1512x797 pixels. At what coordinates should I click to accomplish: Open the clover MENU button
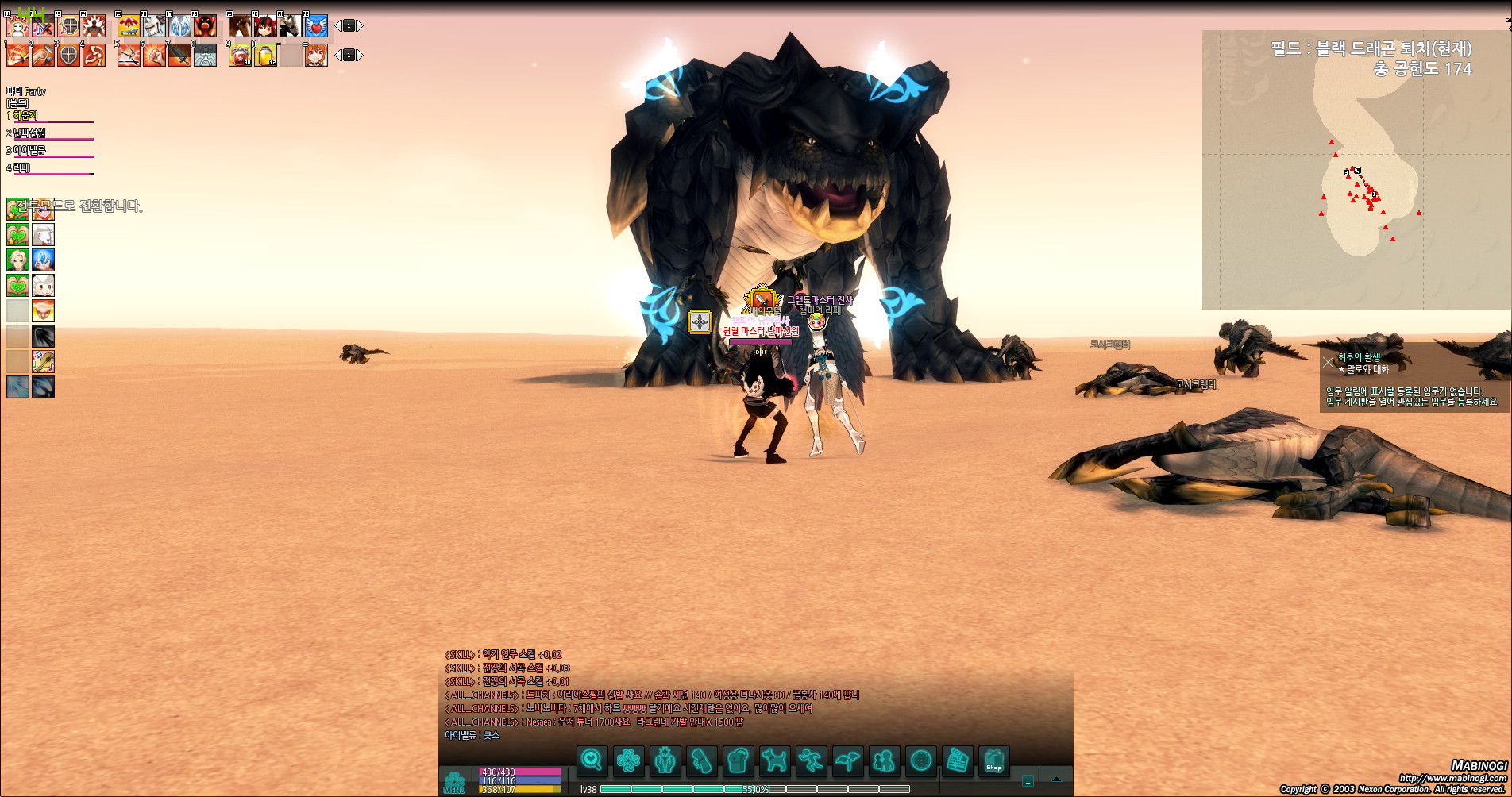coord(454,781)
